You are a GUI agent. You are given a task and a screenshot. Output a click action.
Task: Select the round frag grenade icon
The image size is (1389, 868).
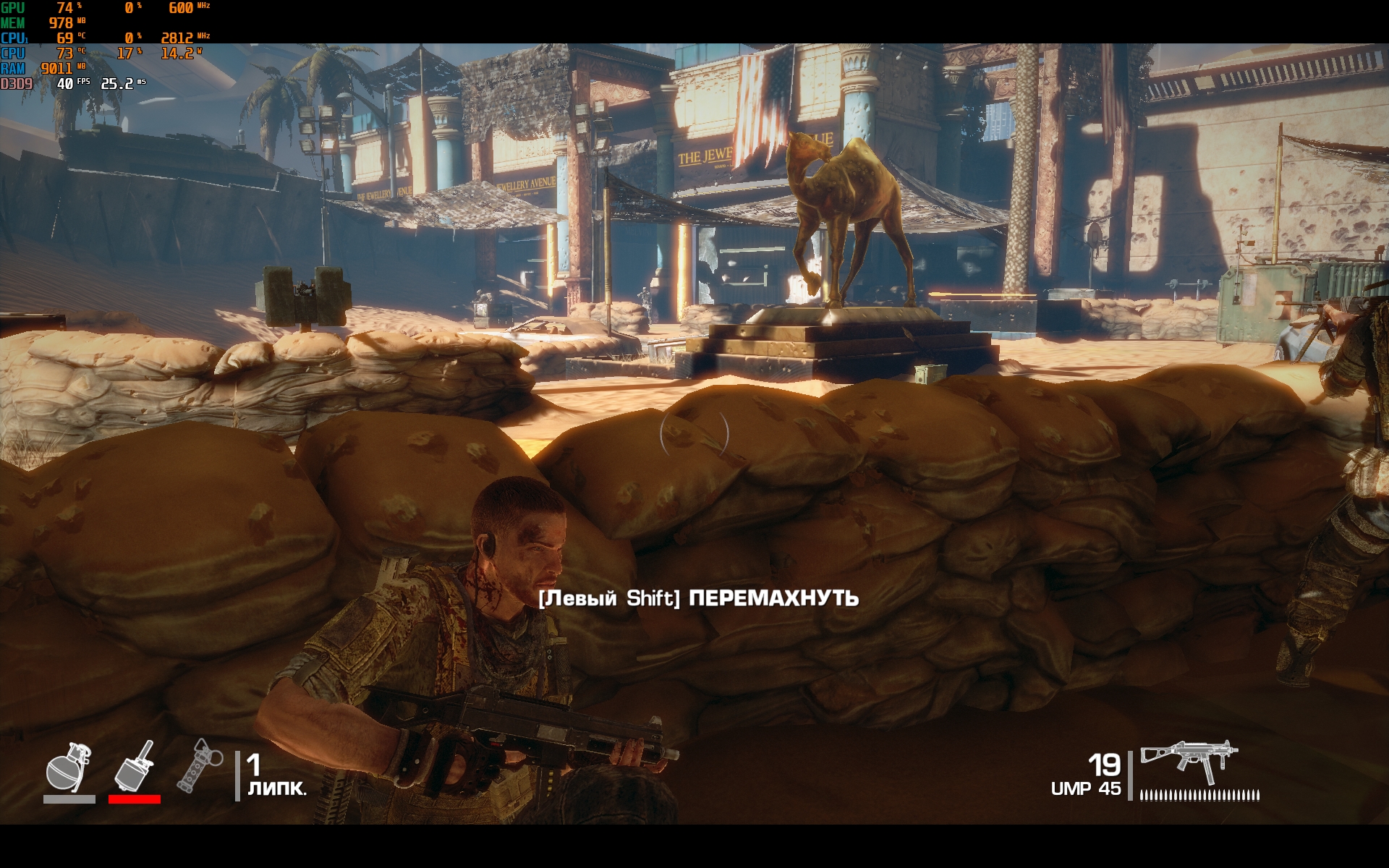click(69, 768)
